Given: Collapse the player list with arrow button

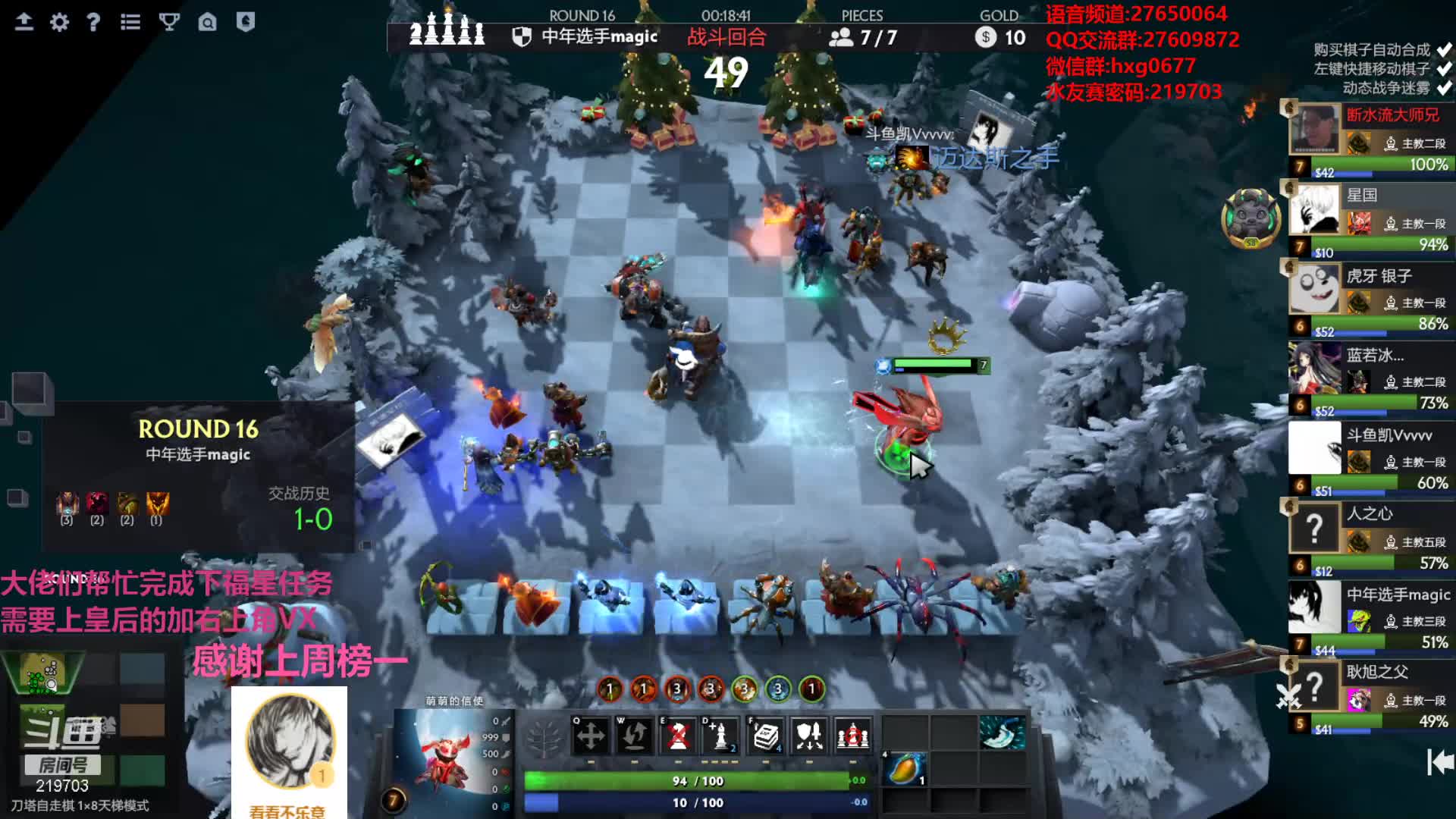Looking at the screenshot, I should click(x=1439, y=762).
